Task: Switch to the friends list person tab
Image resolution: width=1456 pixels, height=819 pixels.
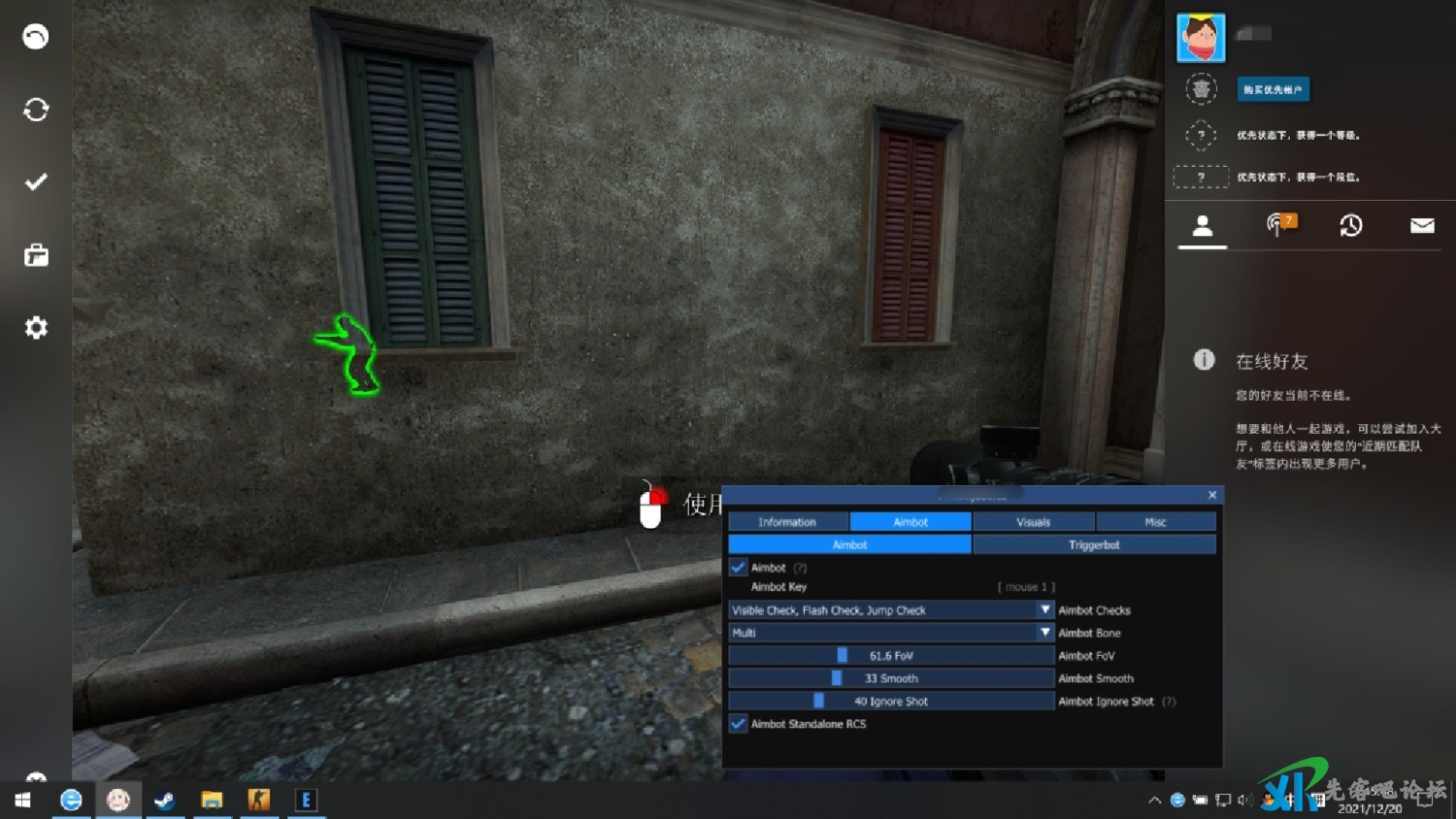Action: pos(1203,226)
